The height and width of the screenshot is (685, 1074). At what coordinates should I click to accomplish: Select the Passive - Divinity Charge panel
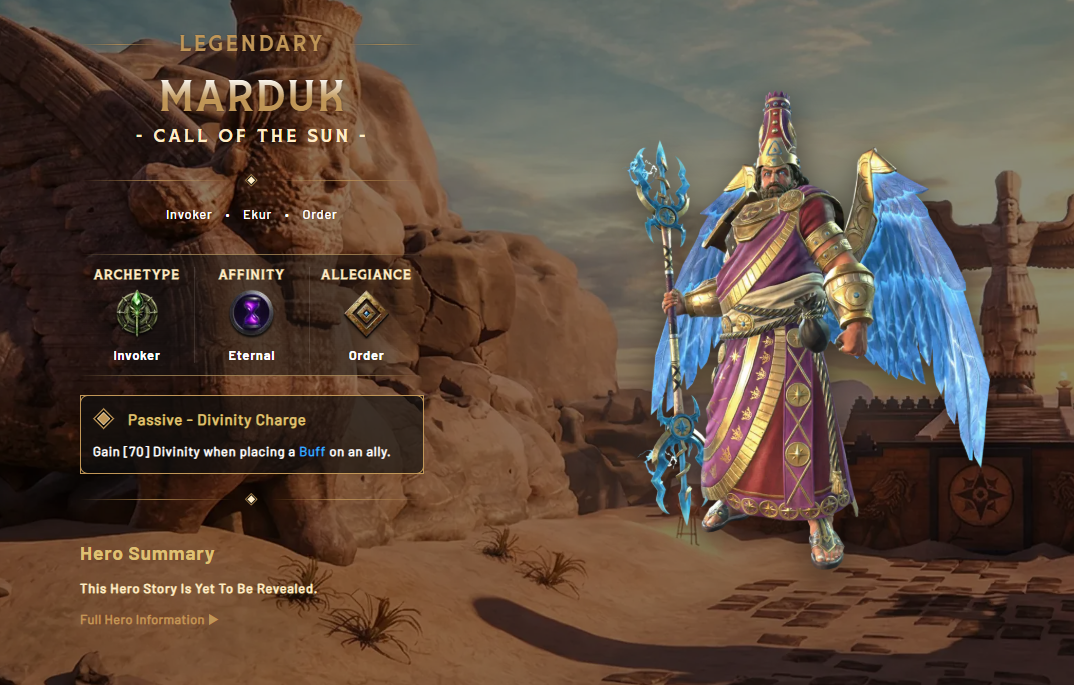pyautogui.click(x=251, y=434)
